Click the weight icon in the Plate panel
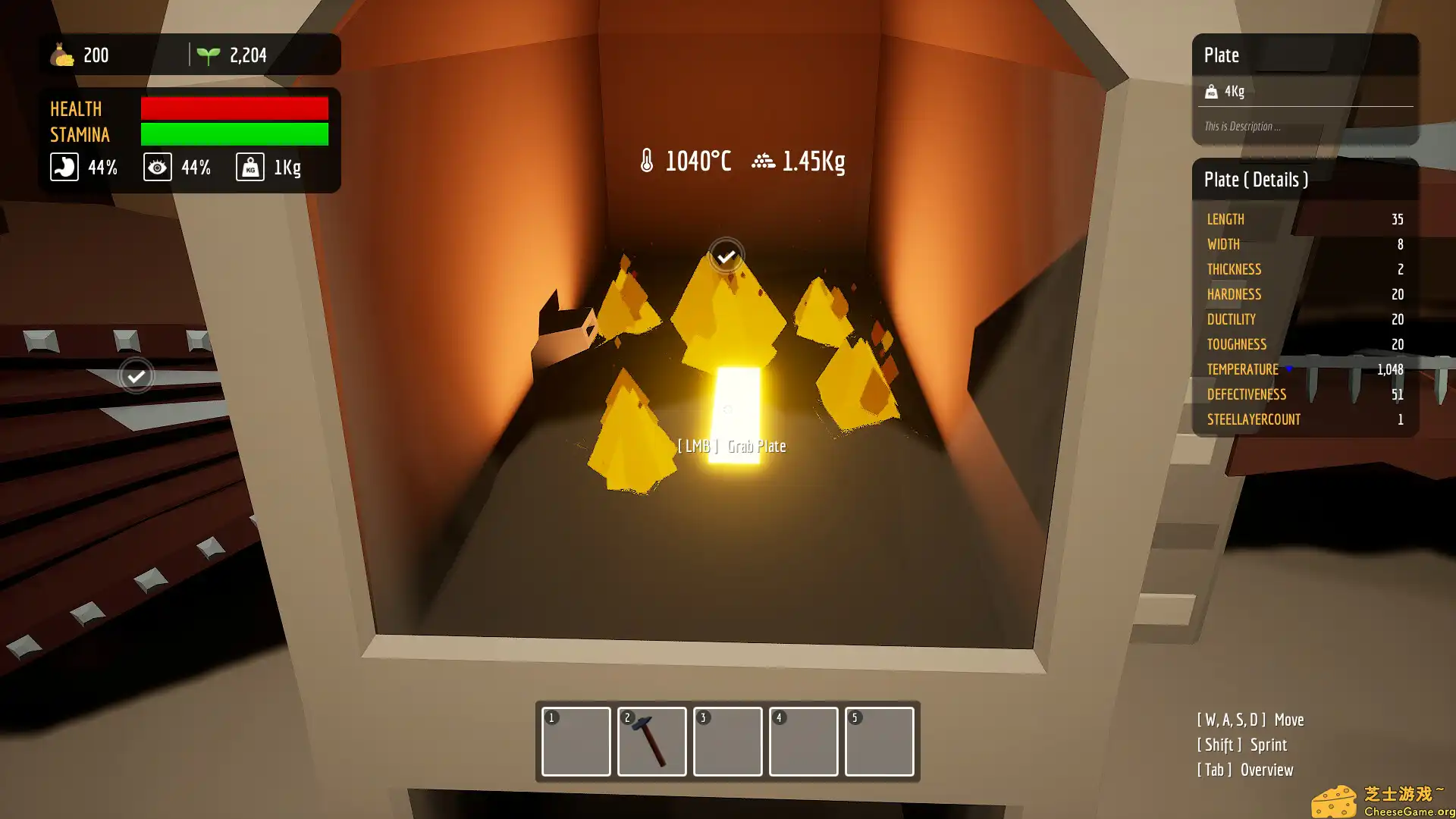Screen dimensions: 1456x819 point(1211,91)
